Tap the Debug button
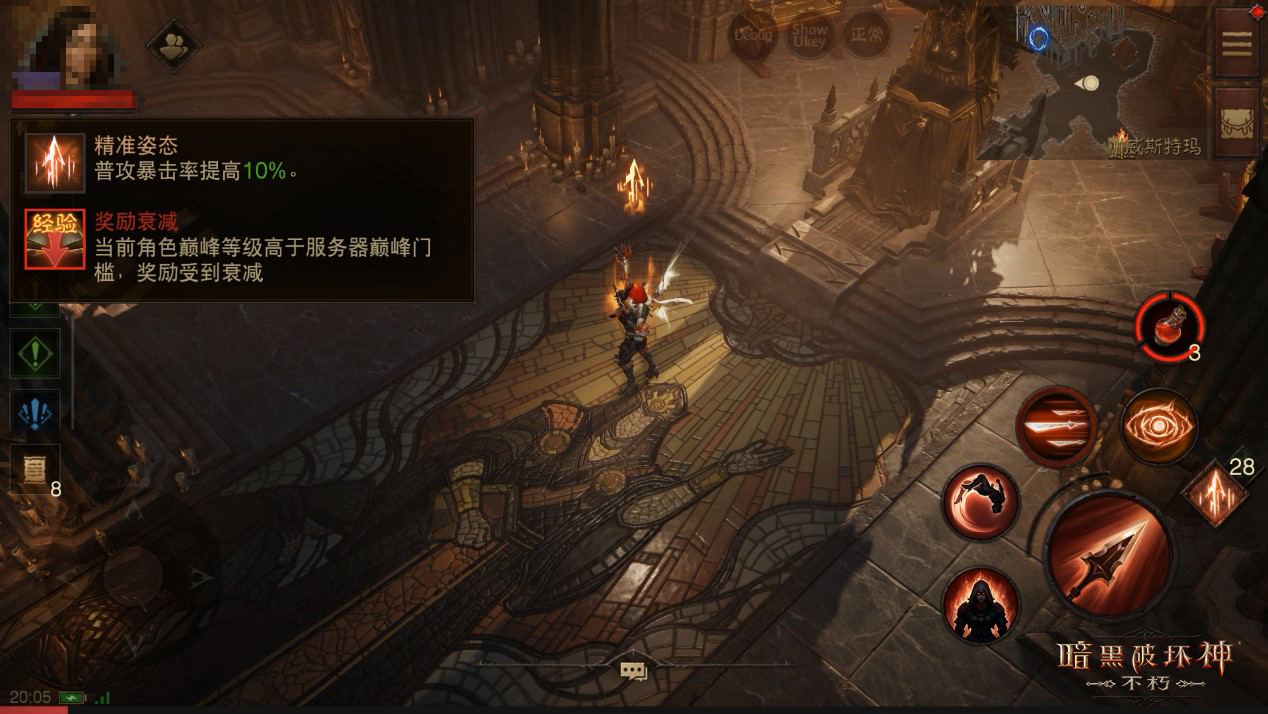Viewport: 1268px width, 714px height. [x=753, y=35]
